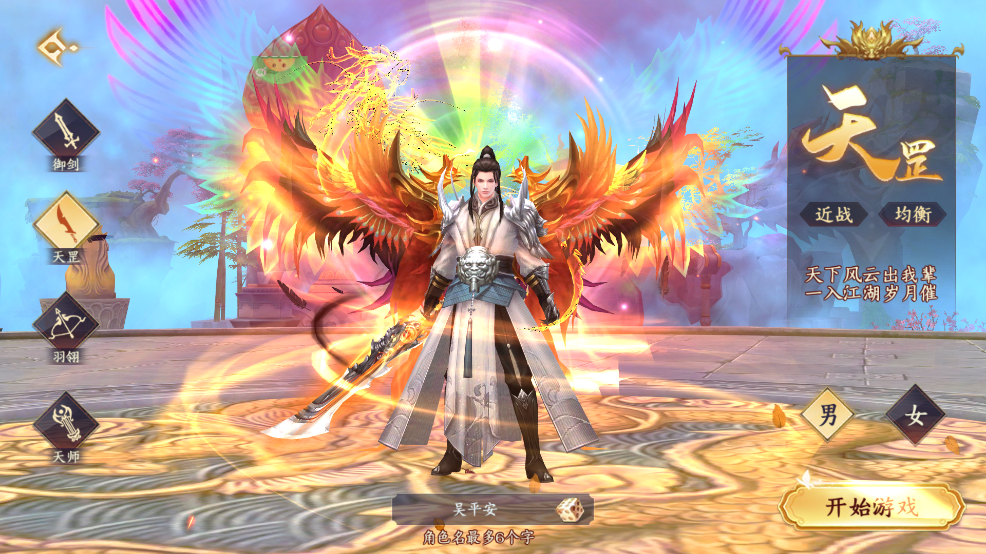Image resolution: width=986 pixels, height=554 pixels.
Task: Click the character name field 吴平安
Action: [470, 509]
